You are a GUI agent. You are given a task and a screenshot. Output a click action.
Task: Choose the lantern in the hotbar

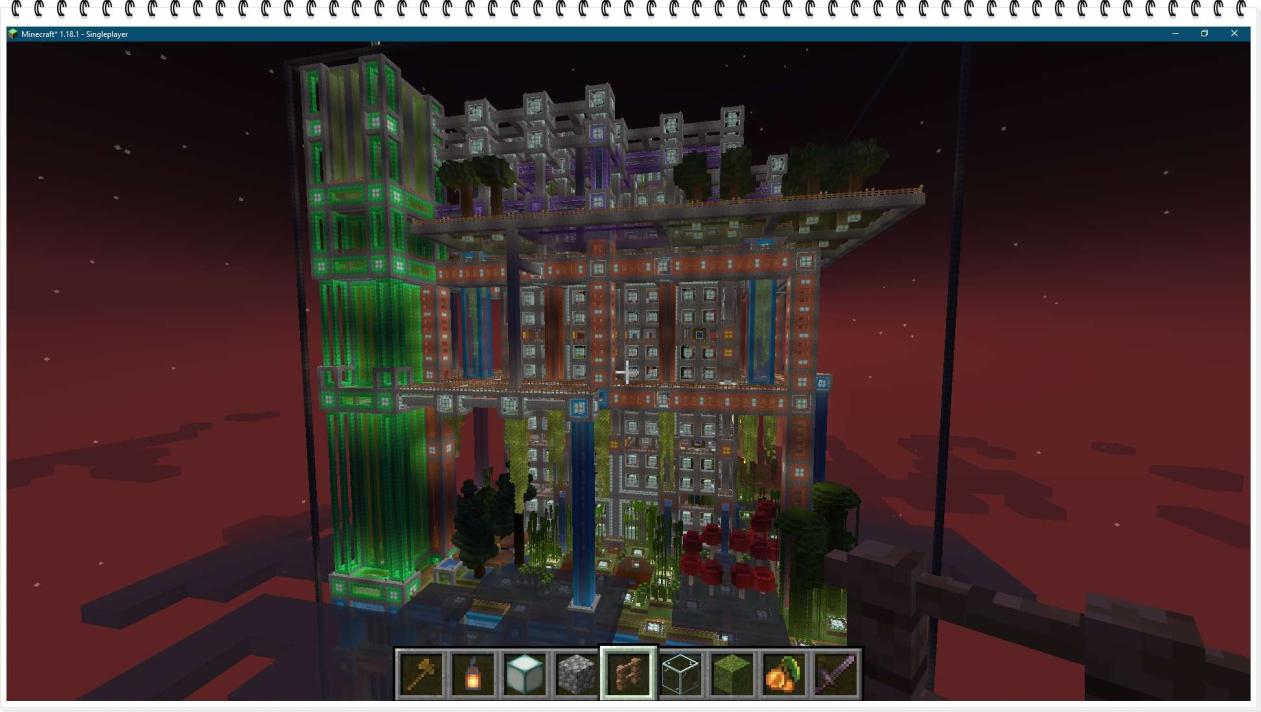(472, 674)
